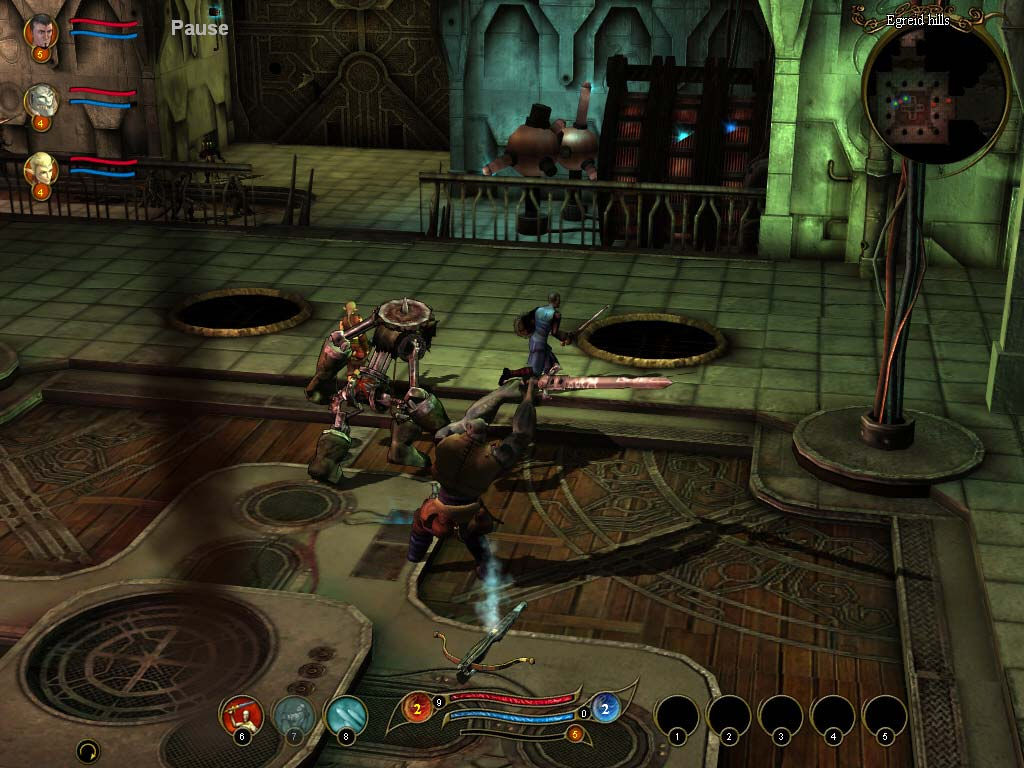Image resolution: width=1024 pixels, height=768 pixels.
Task: Click the blue mana potion orb
Action: click(605, 708)
